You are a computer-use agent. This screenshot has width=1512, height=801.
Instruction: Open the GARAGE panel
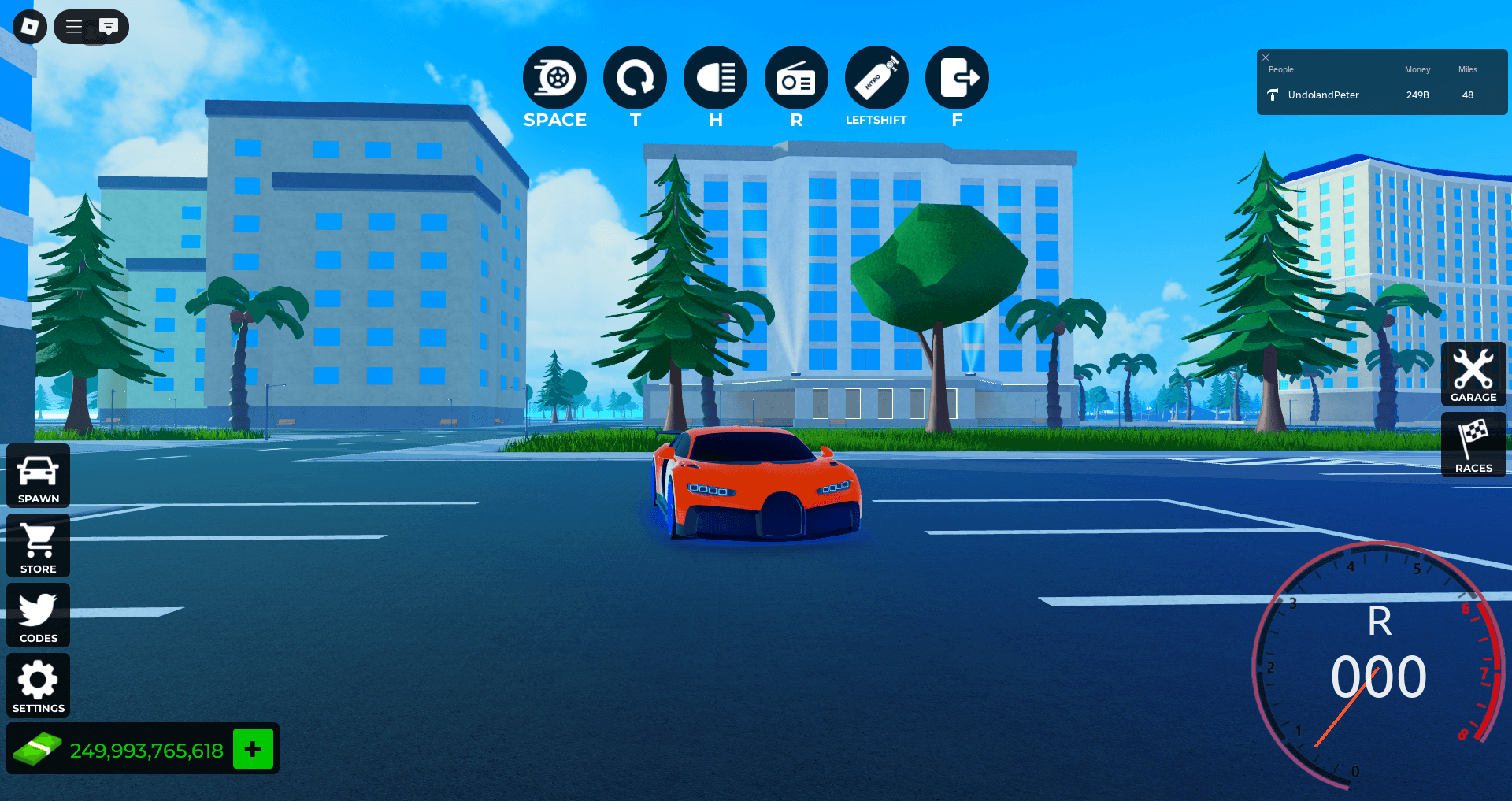[x=1473, y=373]
